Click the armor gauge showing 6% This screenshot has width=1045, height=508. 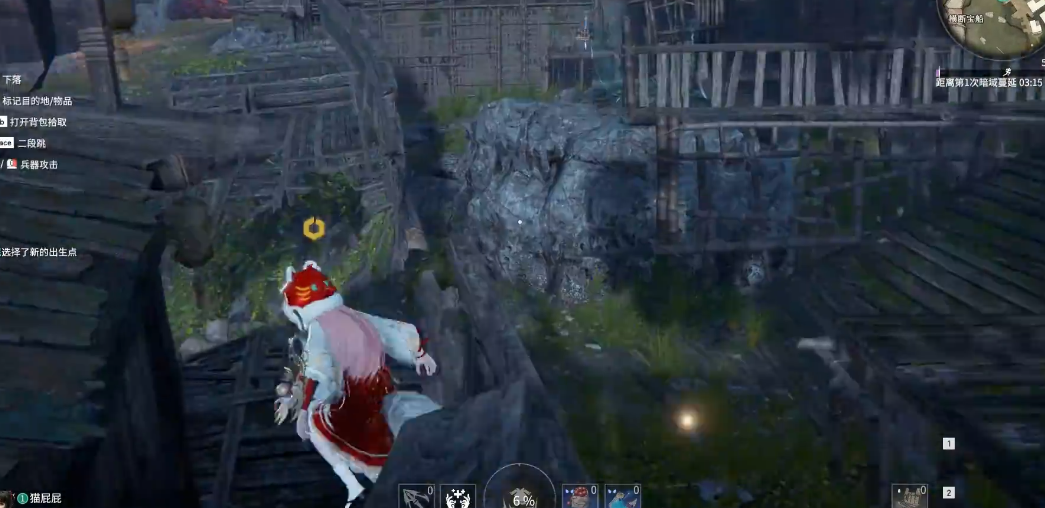521,494
